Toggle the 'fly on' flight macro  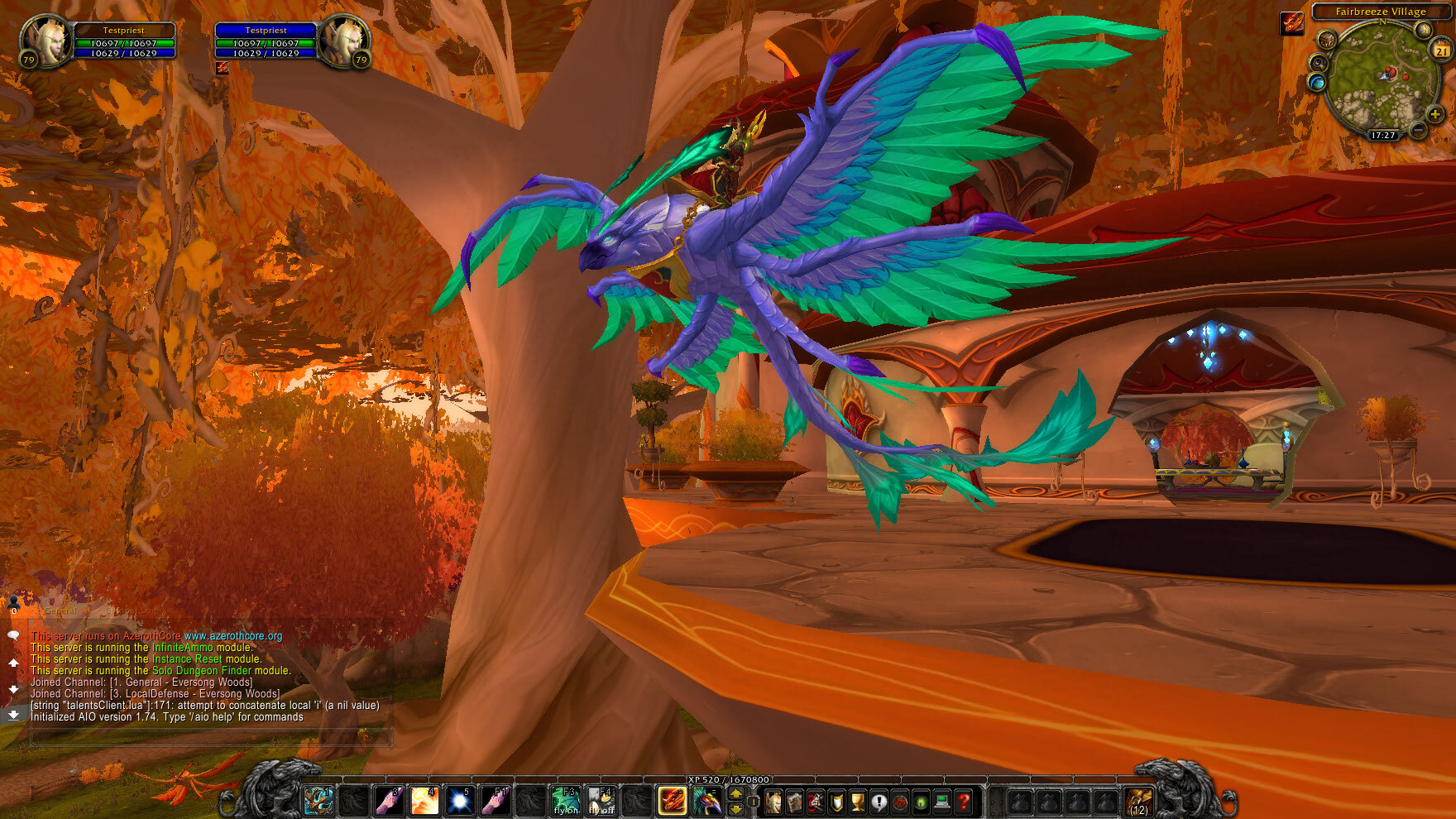565,801
